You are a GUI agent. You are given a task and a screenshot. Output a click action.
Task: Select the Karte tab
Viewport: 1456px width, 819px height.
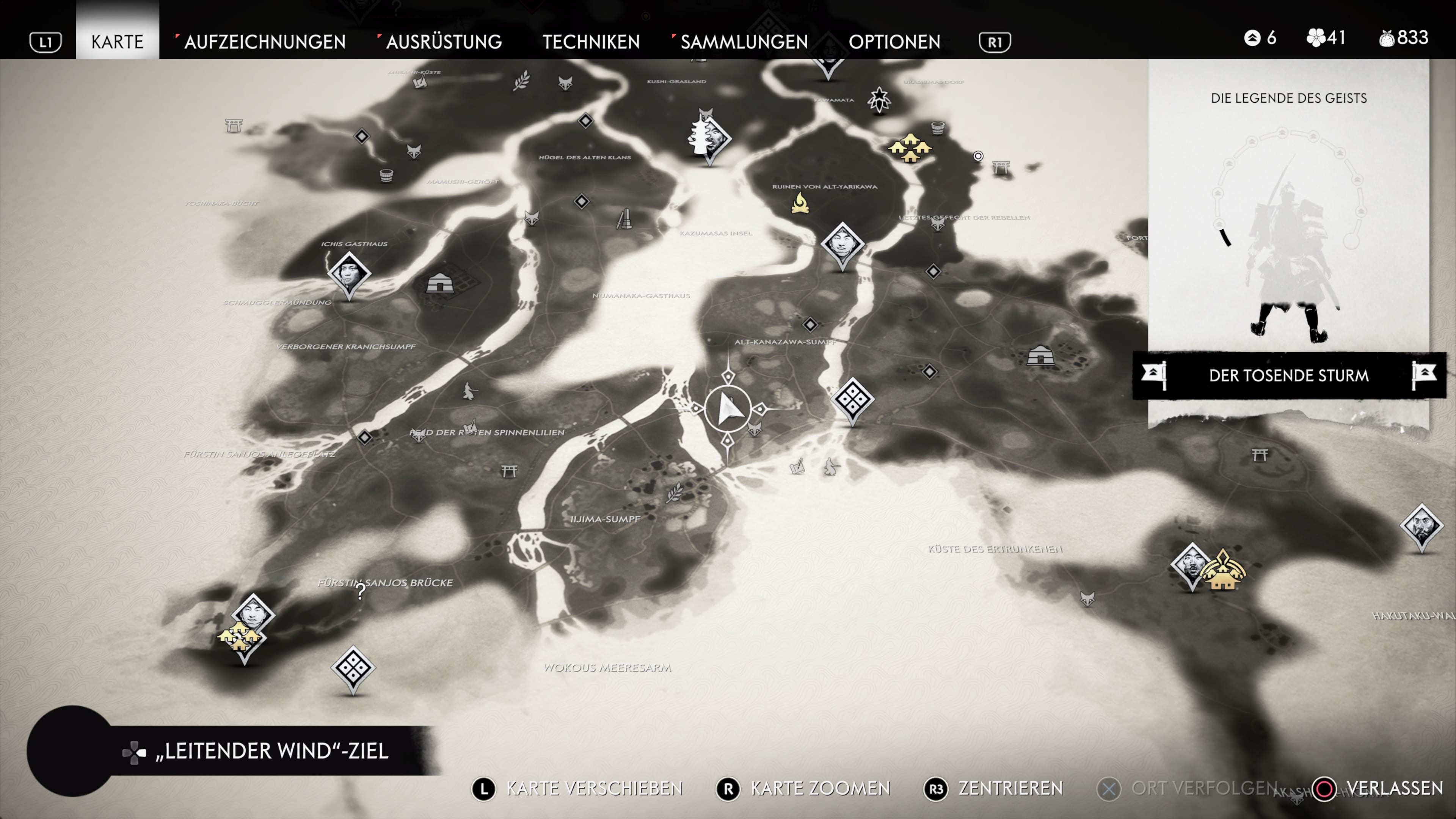tap(117, 41)
